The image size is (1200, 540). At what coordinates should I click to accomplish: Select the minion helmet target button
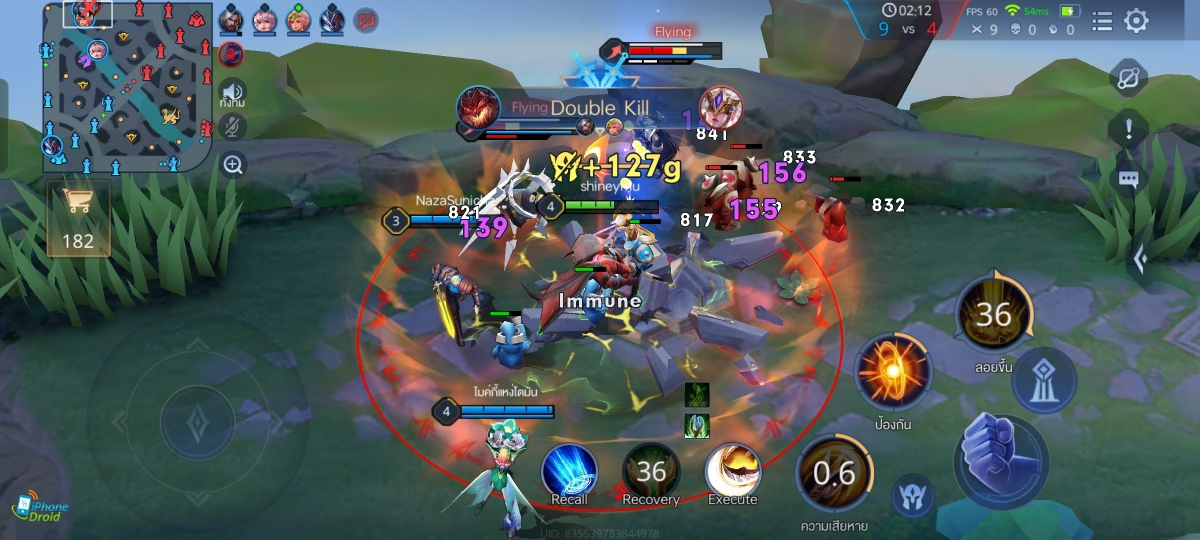coord(912,496)
